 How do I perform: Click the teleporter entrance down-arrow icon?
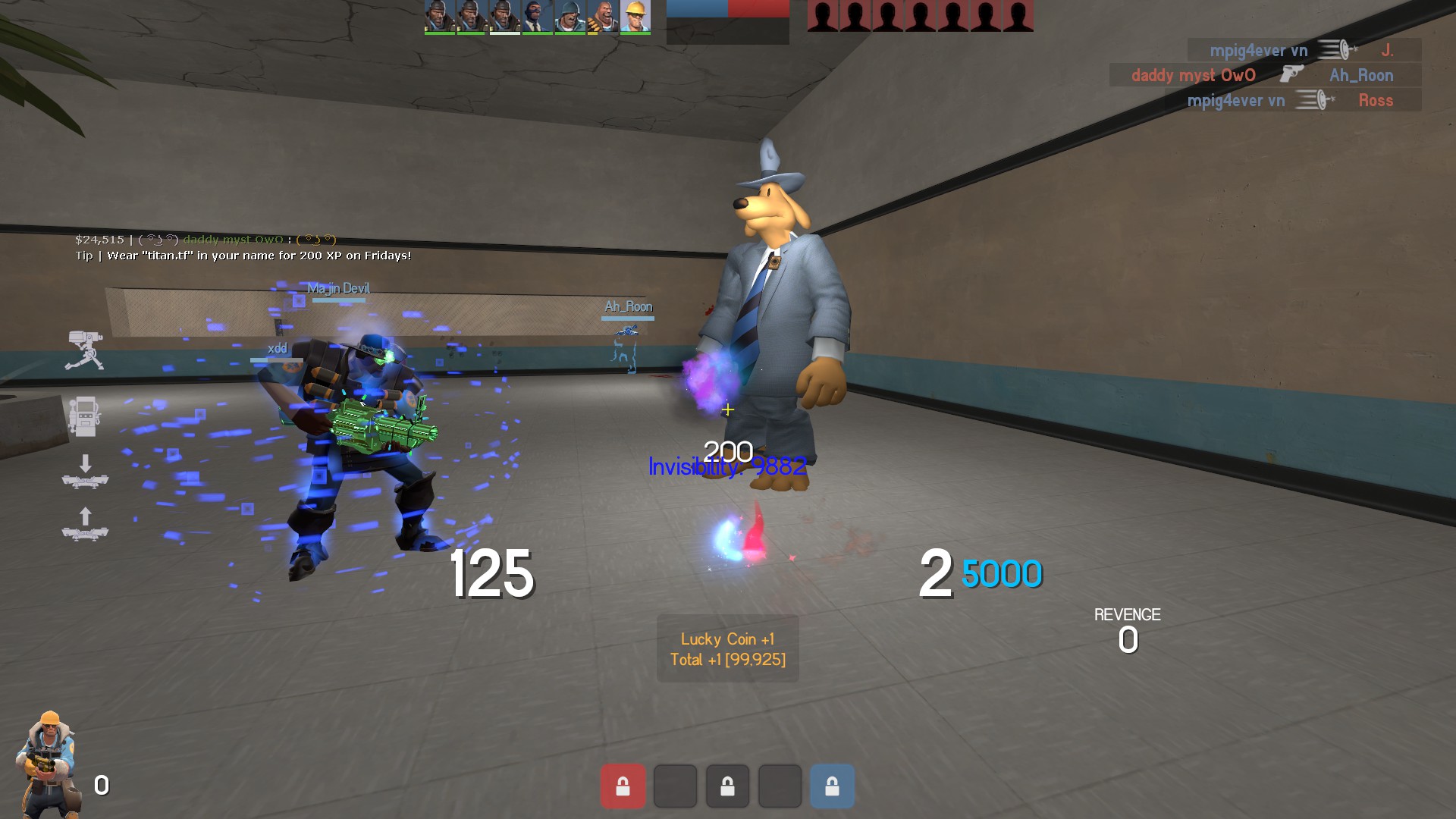pyautogui.click(x=85, y=472)
